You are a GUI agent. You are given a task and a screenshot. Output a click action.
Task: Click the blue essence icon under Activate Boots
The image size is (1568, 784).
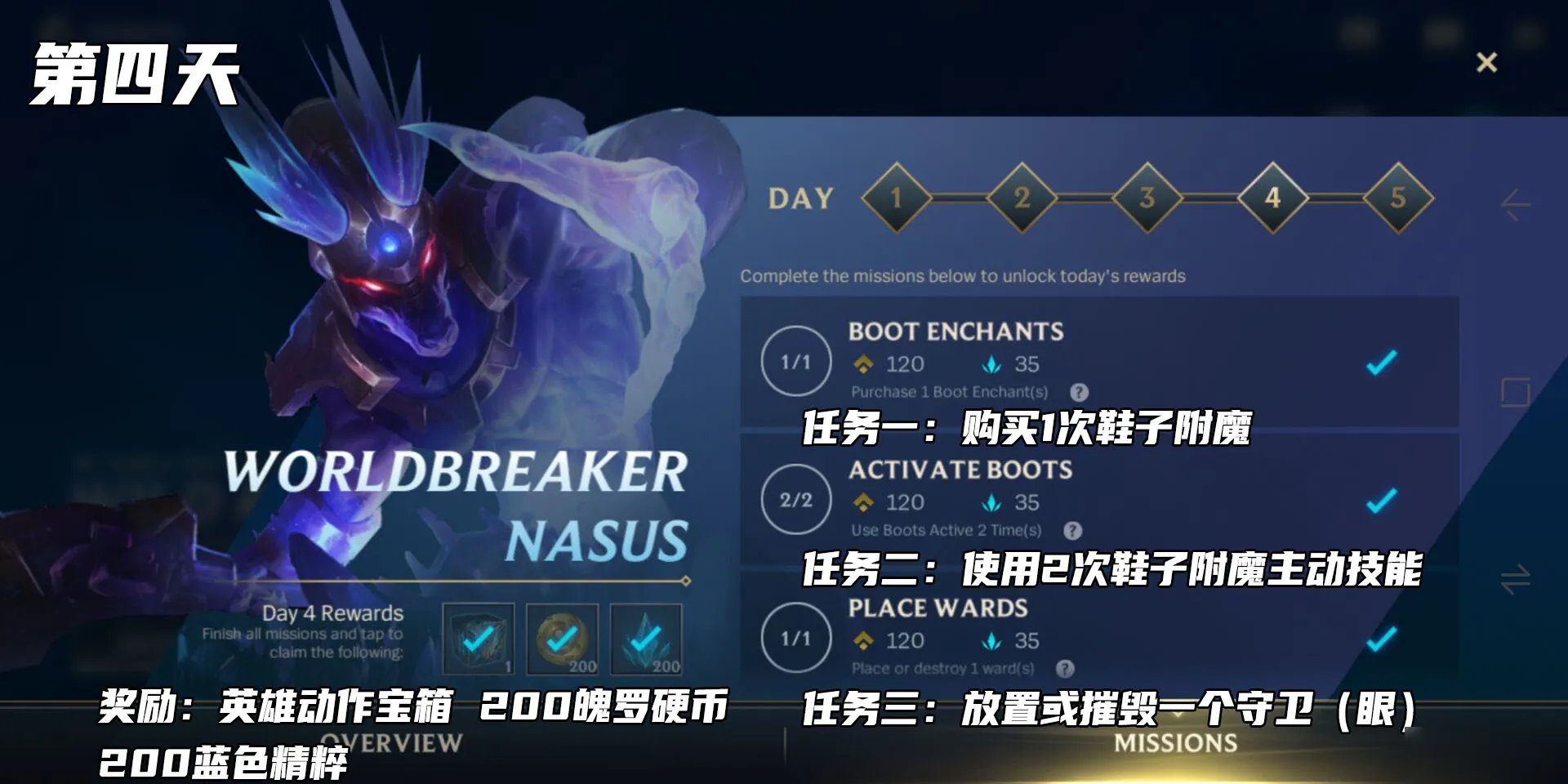(x=992, y=504)
